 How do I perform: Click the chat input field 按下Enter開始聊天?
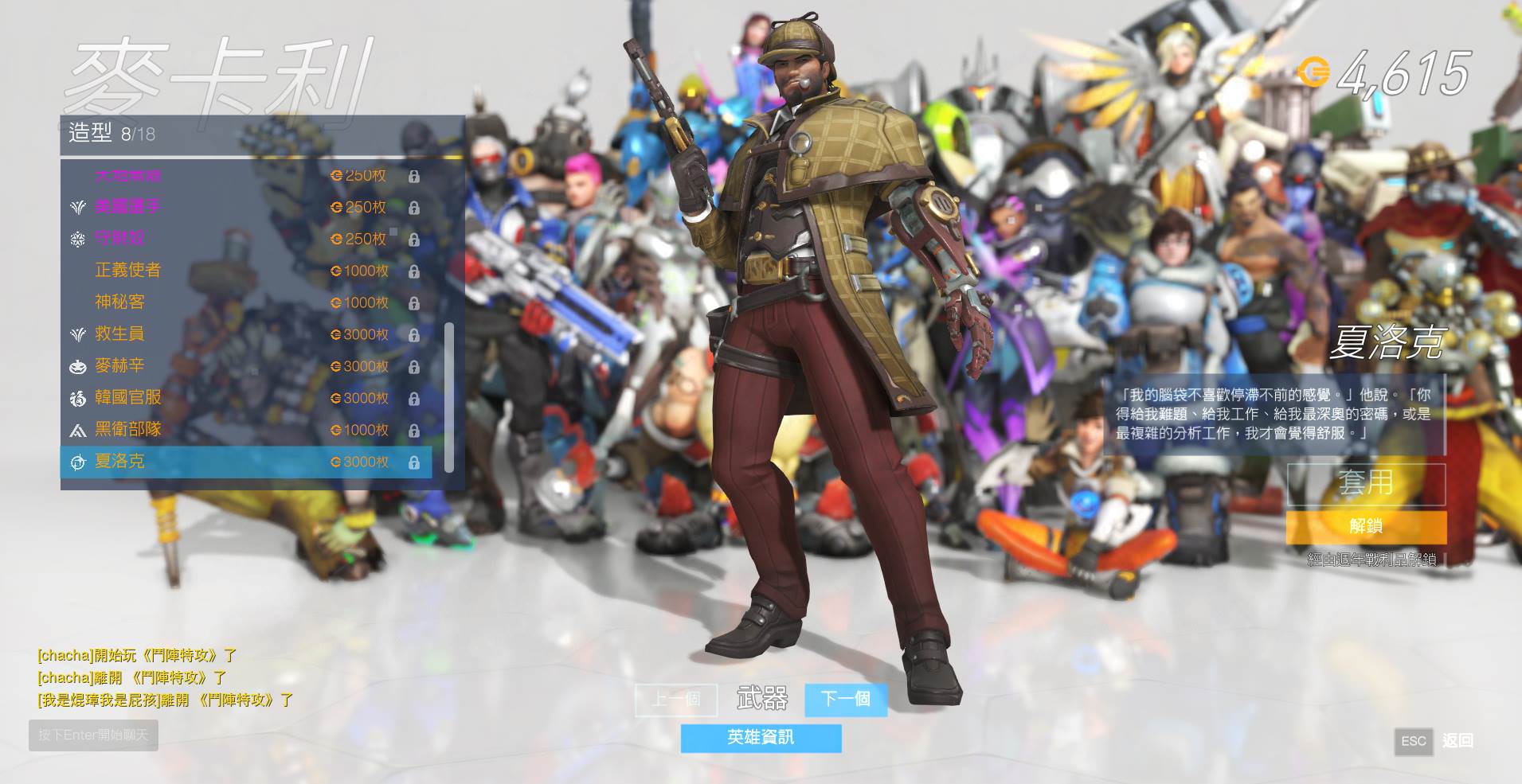pyautogui.click(x=93, y=735)
